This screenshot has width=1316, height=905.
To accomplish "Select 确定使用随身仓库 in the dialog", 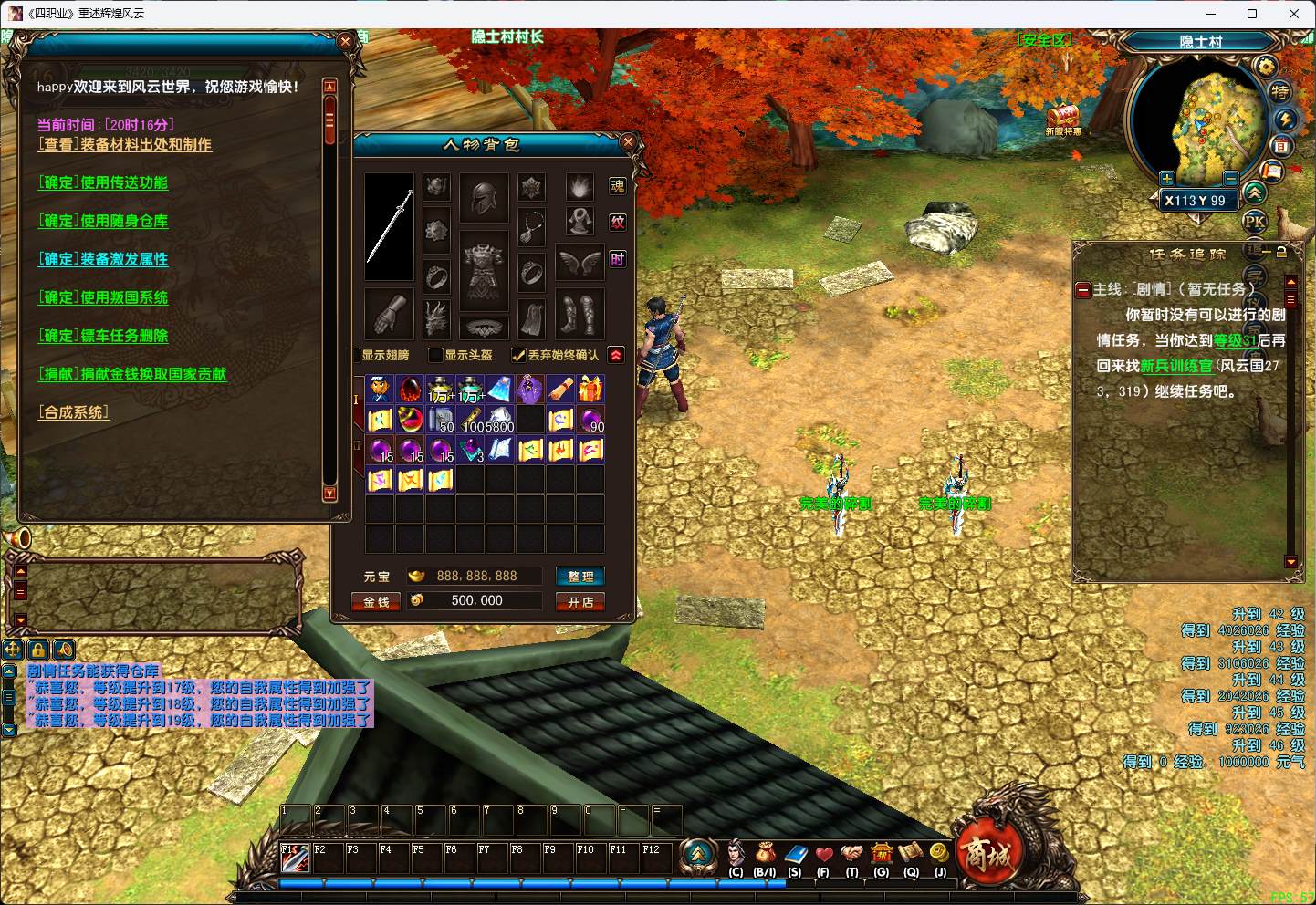I will [103, 221].
